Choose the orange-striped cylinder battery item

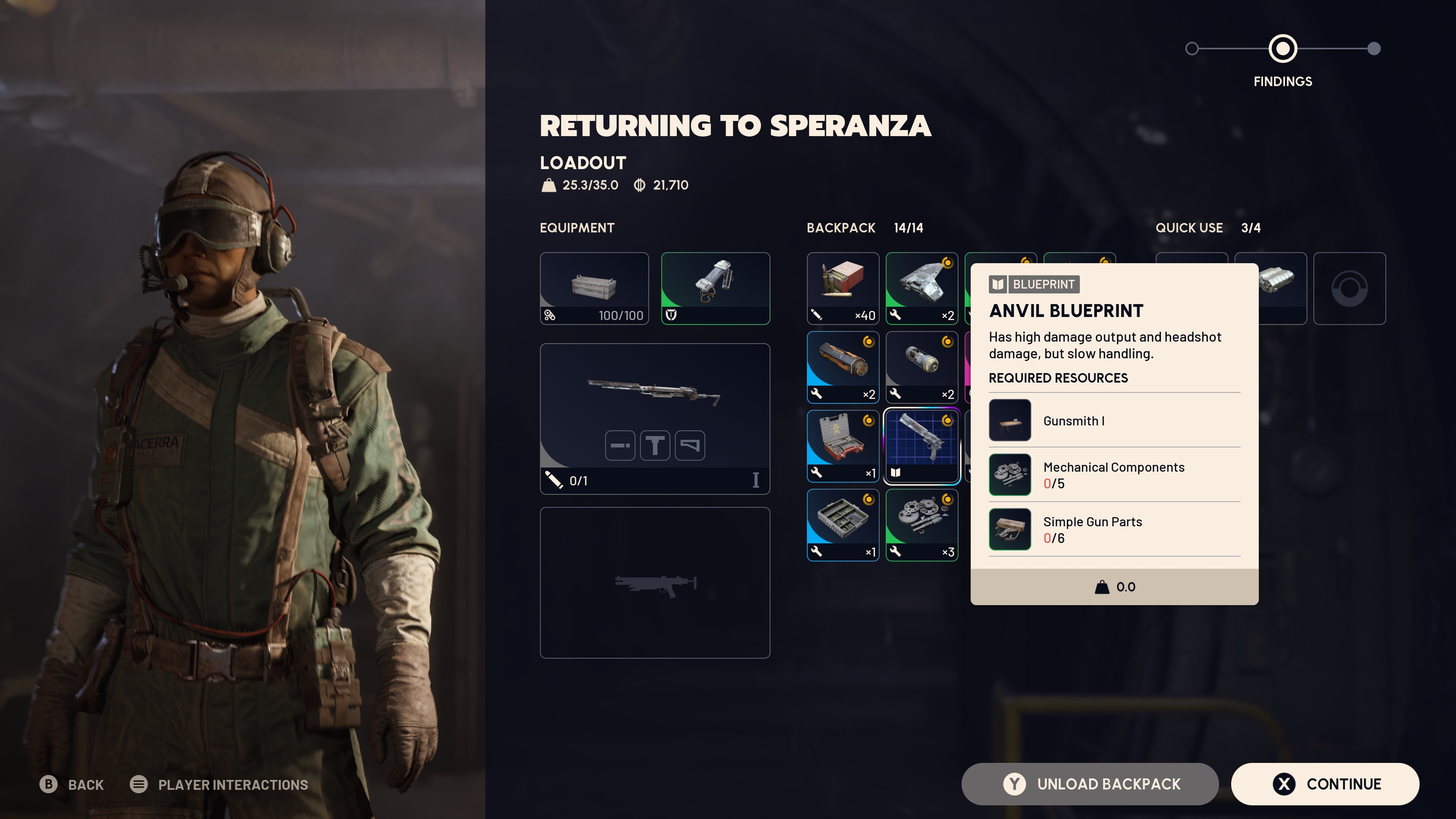(843, 367)
